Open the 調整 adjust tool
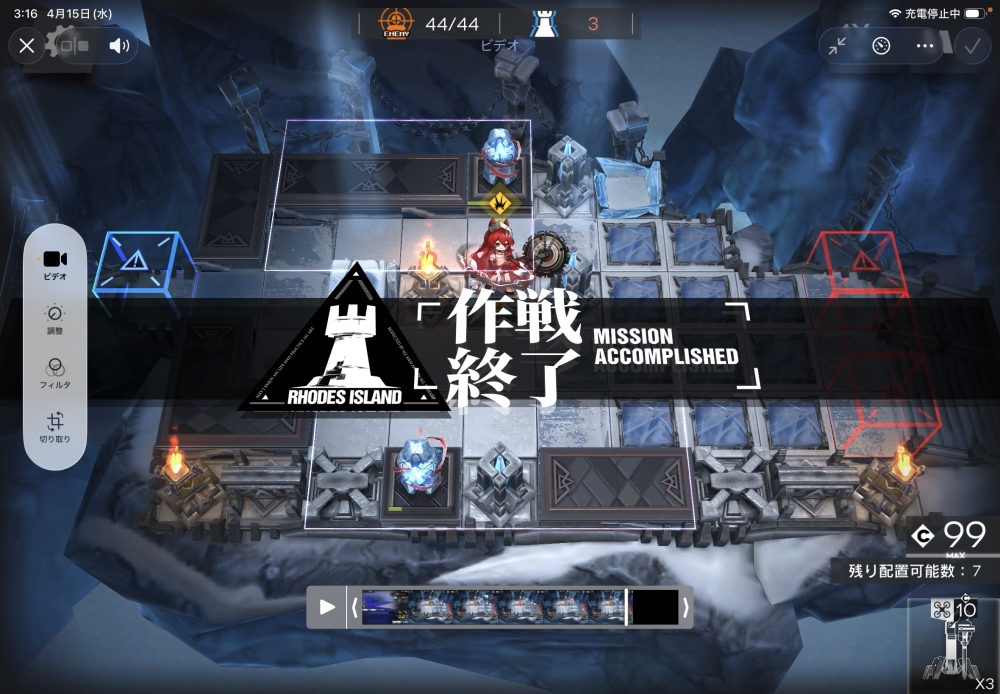The width and height of the screenshot is (1000, 694). 55,320
